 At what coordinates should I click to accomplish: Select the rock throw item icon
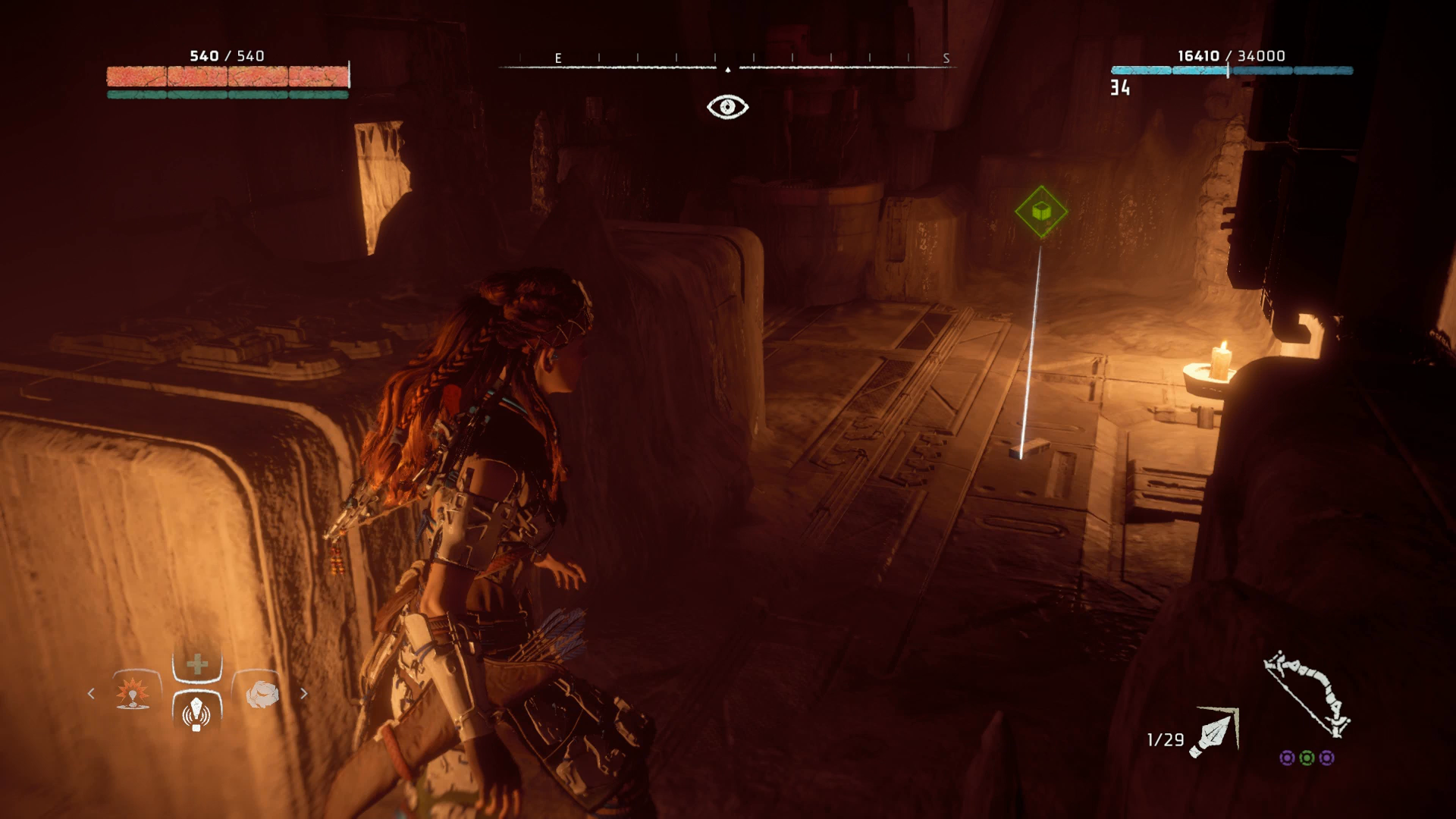(262, 693)
